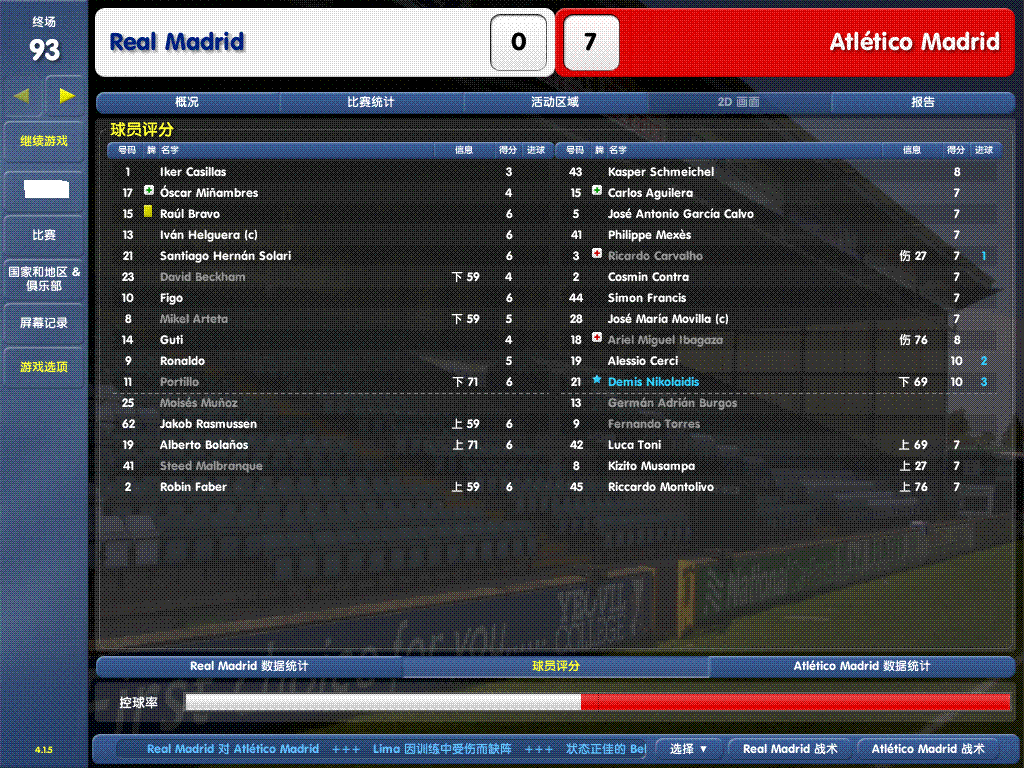
Task: Select player Demis Nikolaidis
Action: [x=653, y=382]
